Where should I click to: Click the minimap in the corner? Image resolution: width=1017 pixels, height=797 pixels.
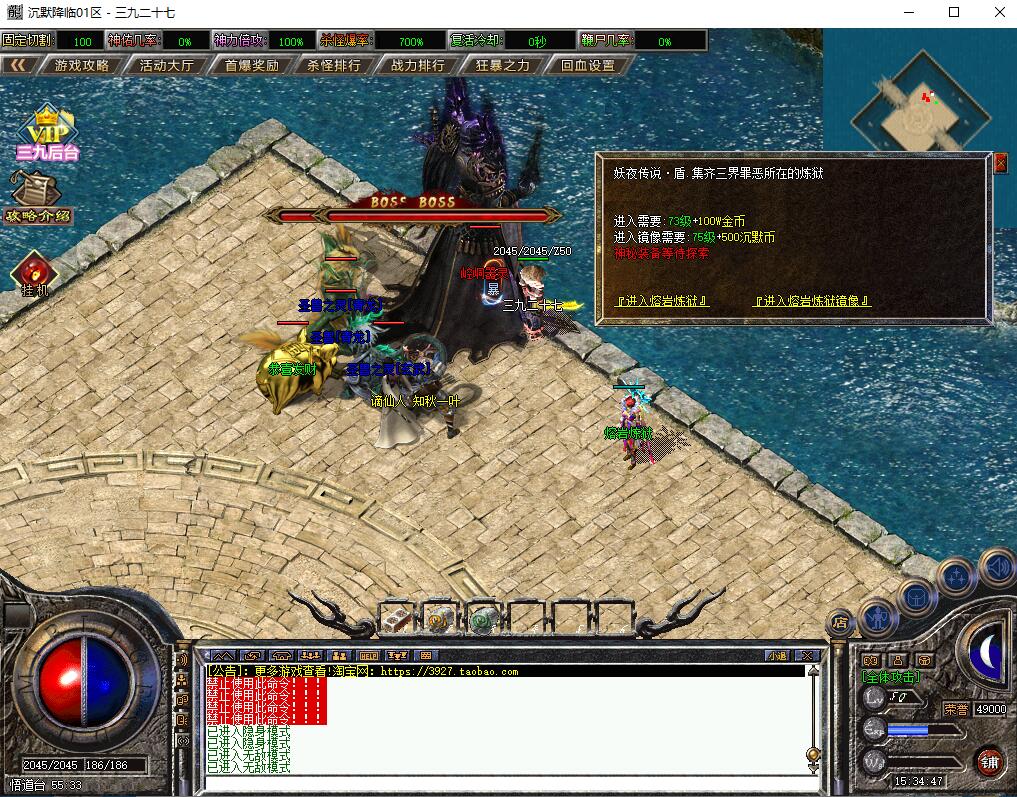(922, 105)
